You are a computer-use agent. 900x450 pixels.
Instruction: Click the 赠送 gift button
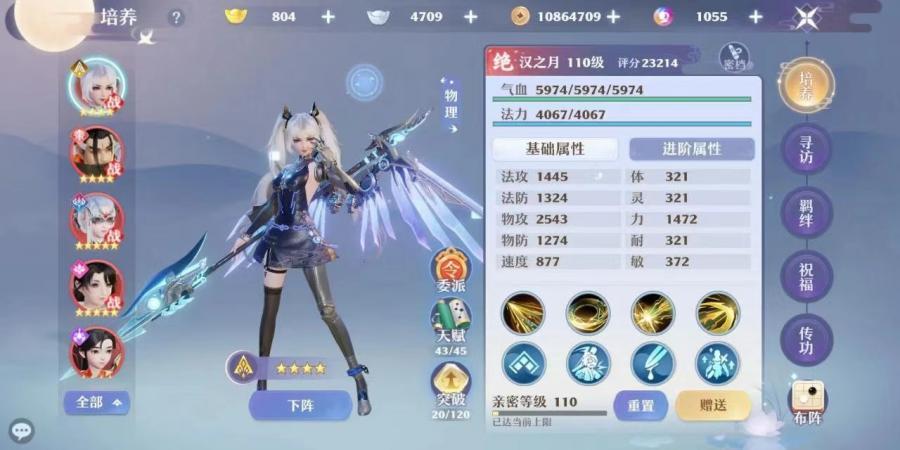713,405
